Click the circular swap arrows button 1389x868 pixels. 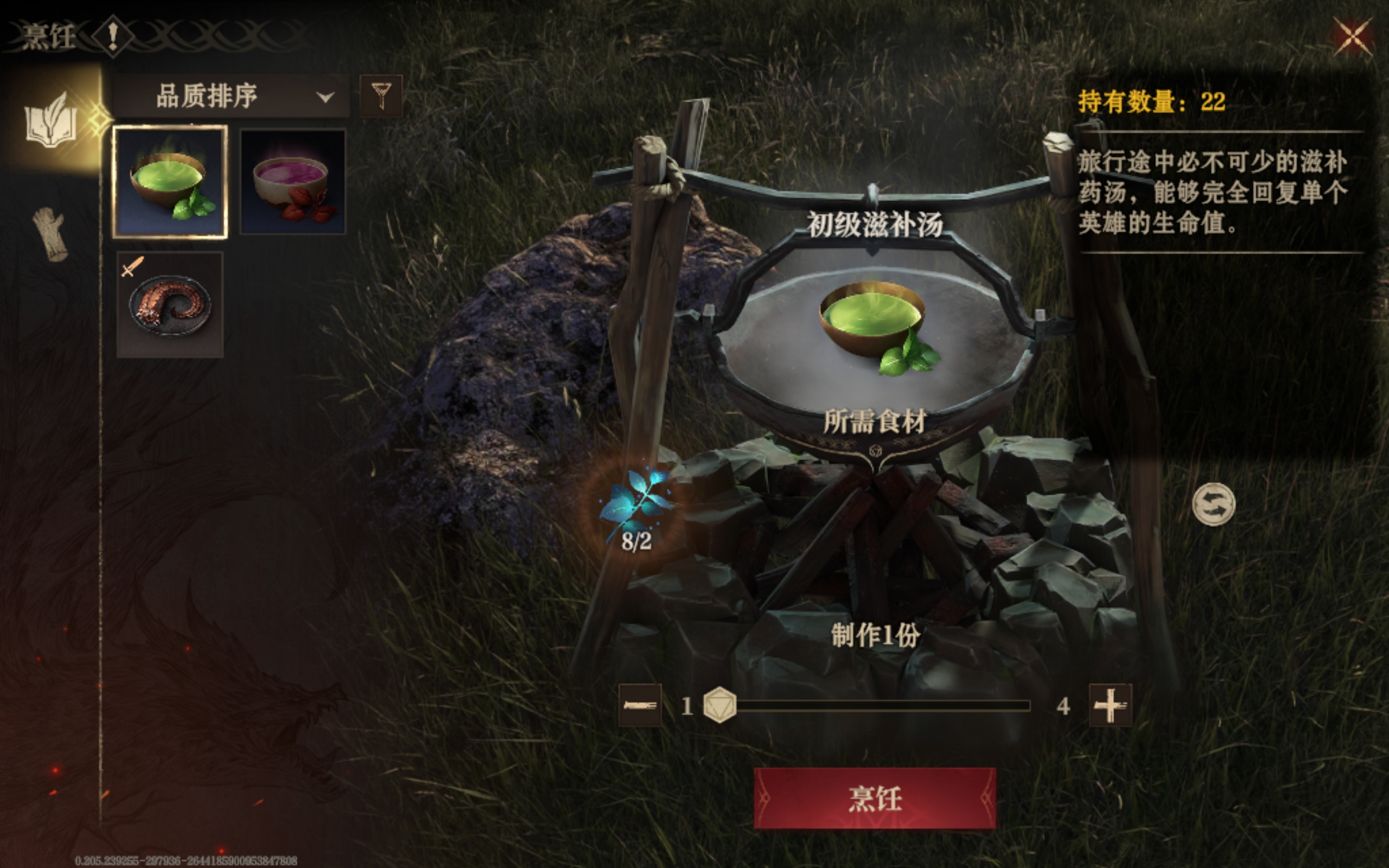[1213, 504]
